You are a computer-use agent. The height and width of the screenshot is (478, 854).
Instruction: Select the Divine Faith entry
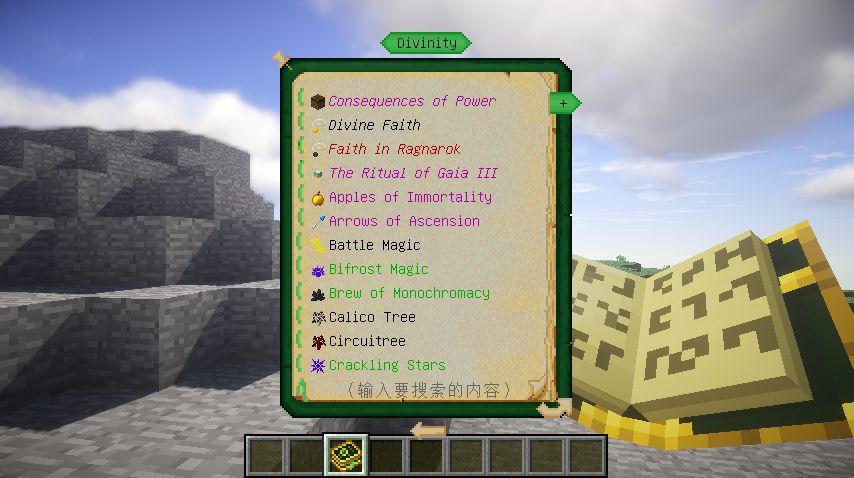pos(374,125)
